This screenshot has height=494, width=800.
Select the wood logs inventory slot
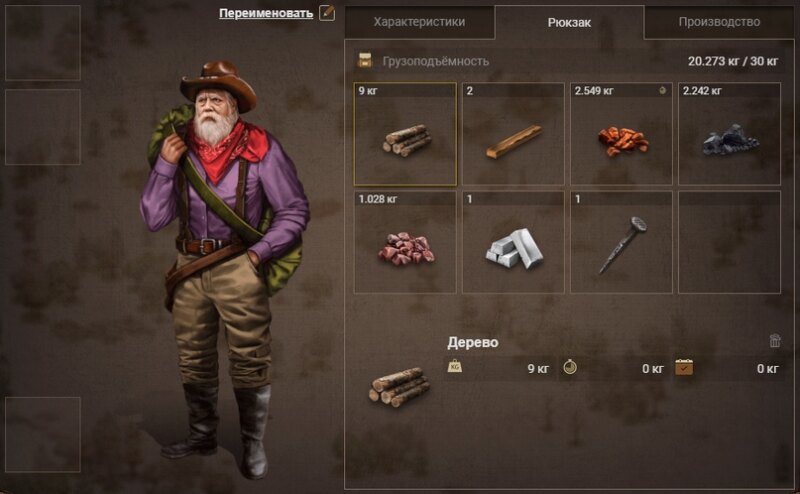click(405, 135)
